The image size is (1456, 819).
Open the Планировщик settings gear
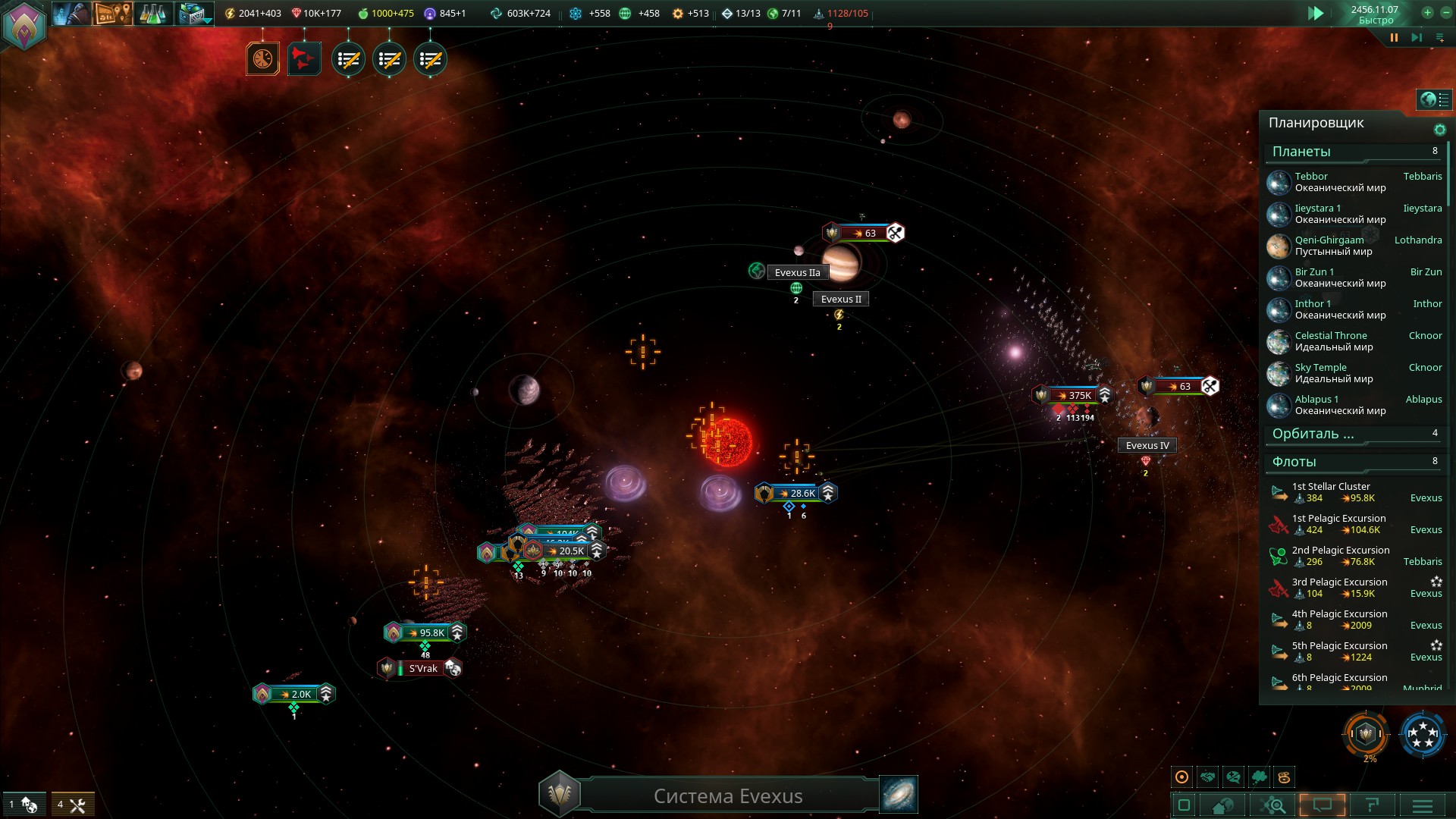coord(1439,130)
